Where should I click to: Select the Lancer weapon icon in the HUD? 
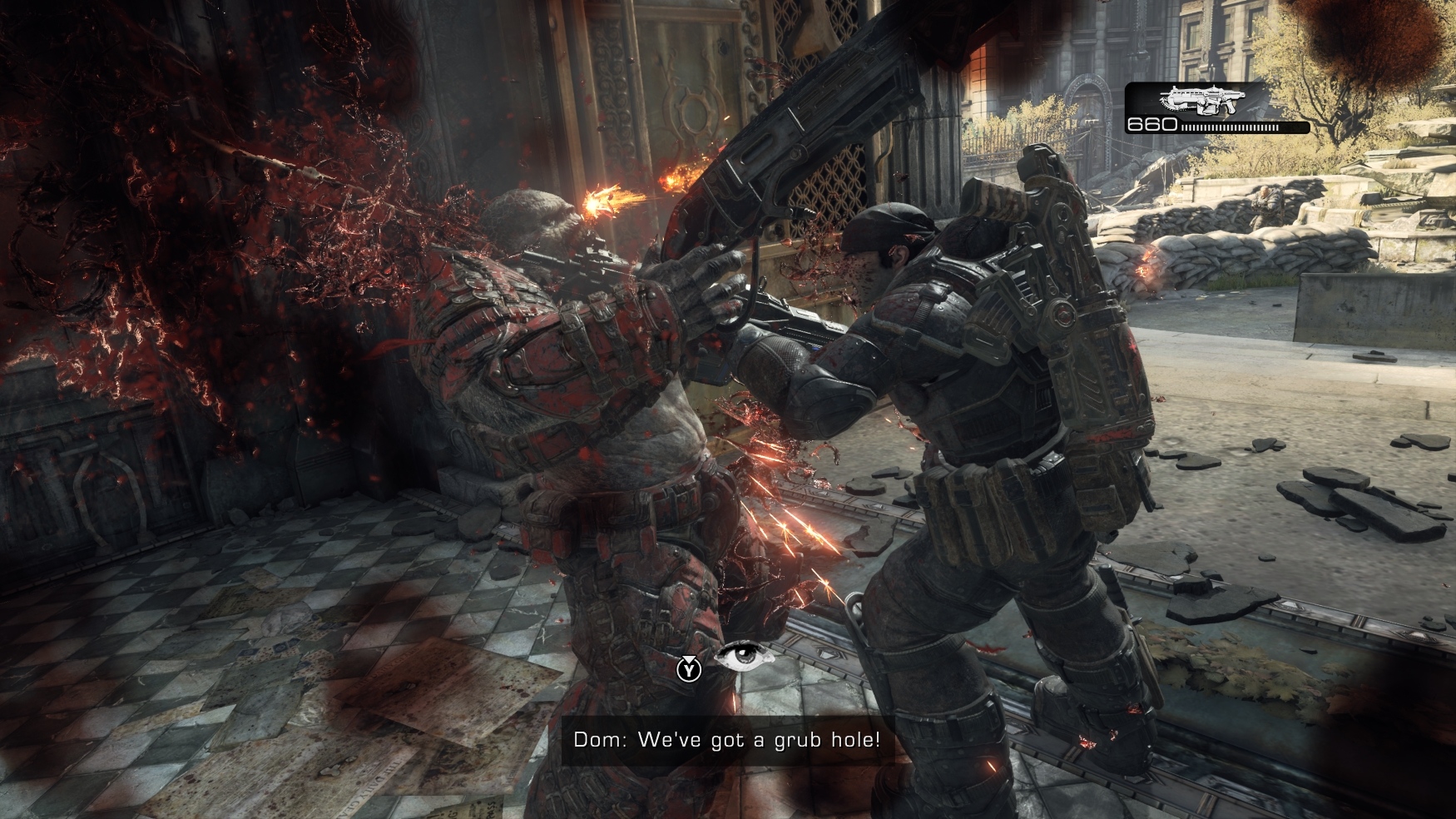click(1204, 99)
